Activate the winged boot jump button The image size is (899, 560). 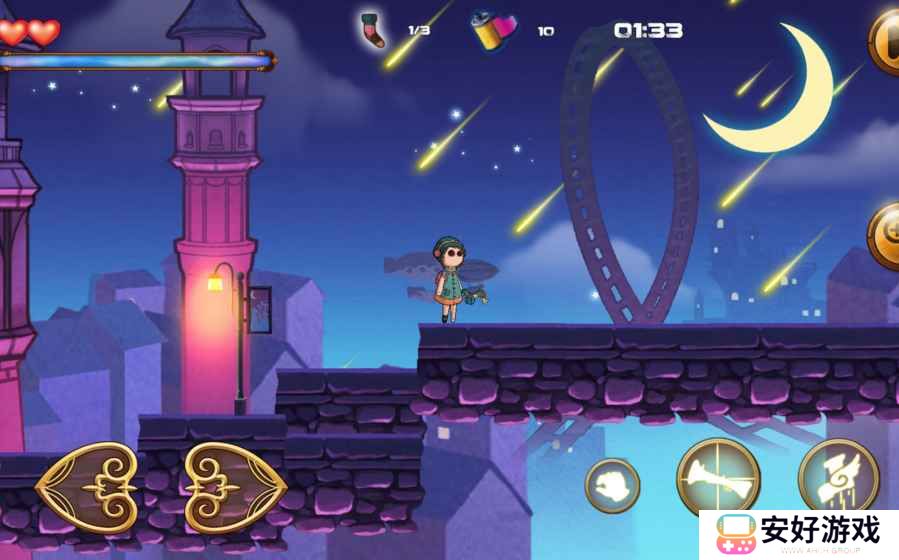point(838,478)
